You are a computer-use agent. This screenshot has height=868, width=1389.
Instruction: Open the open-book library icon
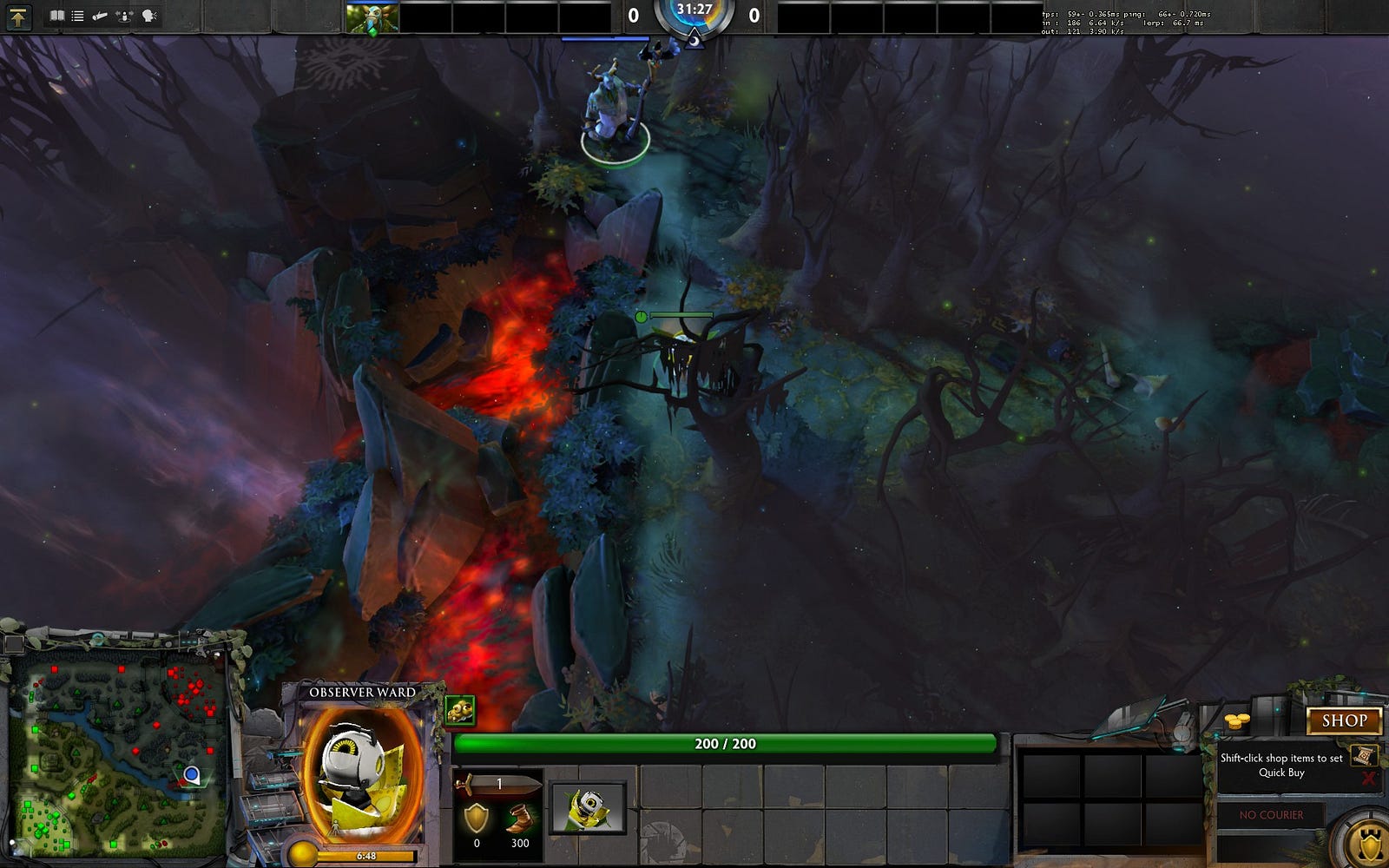coord(57,16)
